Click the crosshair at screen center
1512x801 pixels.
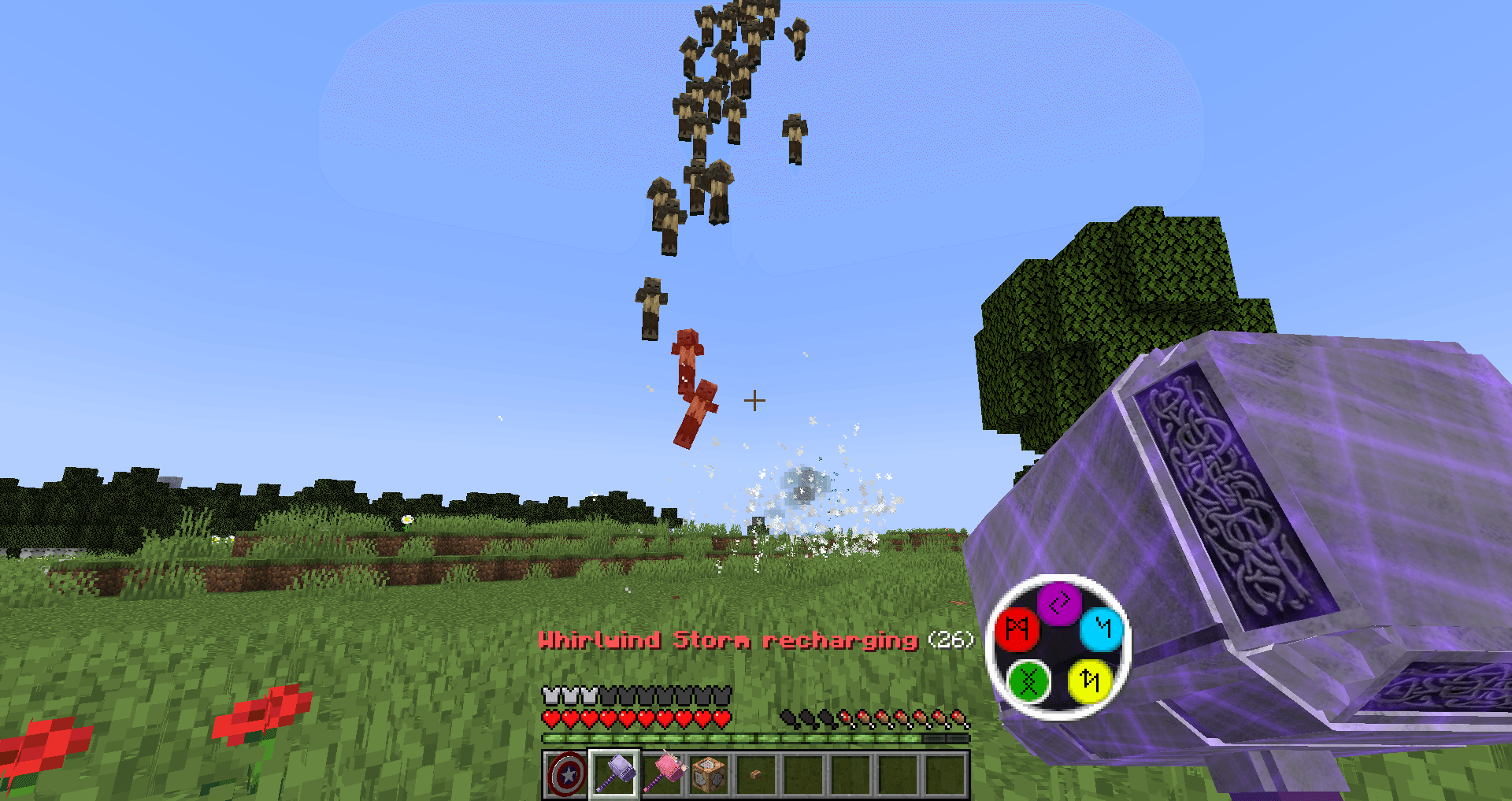pos(754,401)
